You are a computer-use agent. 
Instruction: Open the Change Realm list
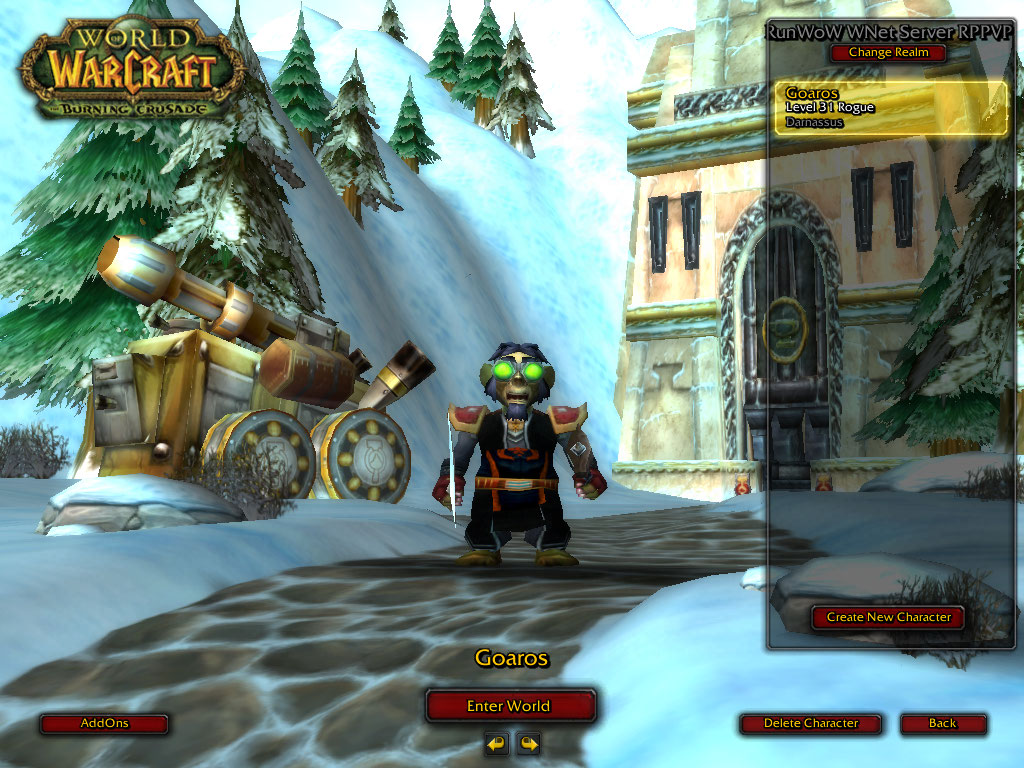point(888,52)
